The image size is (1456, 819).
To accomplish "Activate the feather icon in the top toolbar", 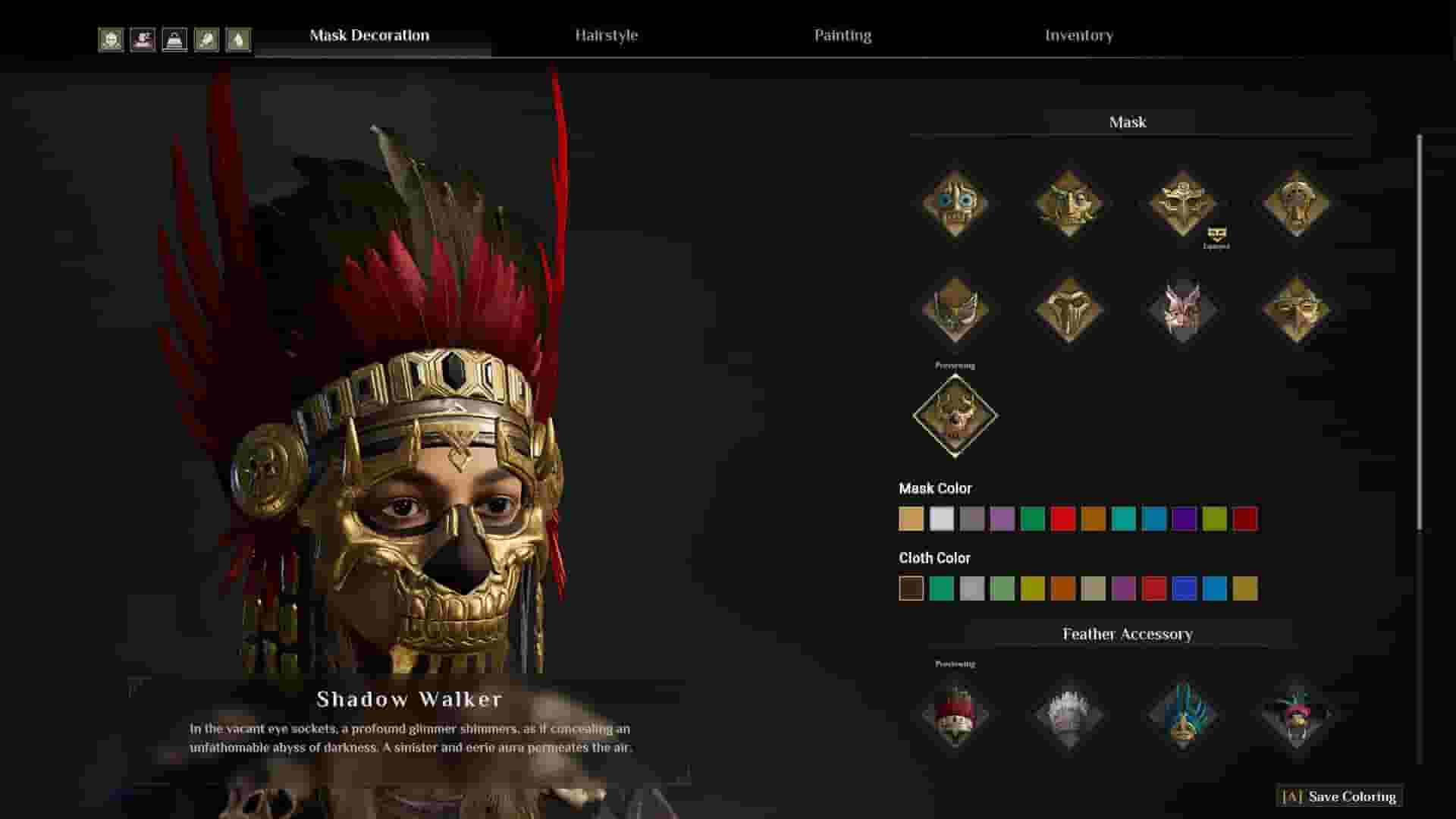I will 239,39.
